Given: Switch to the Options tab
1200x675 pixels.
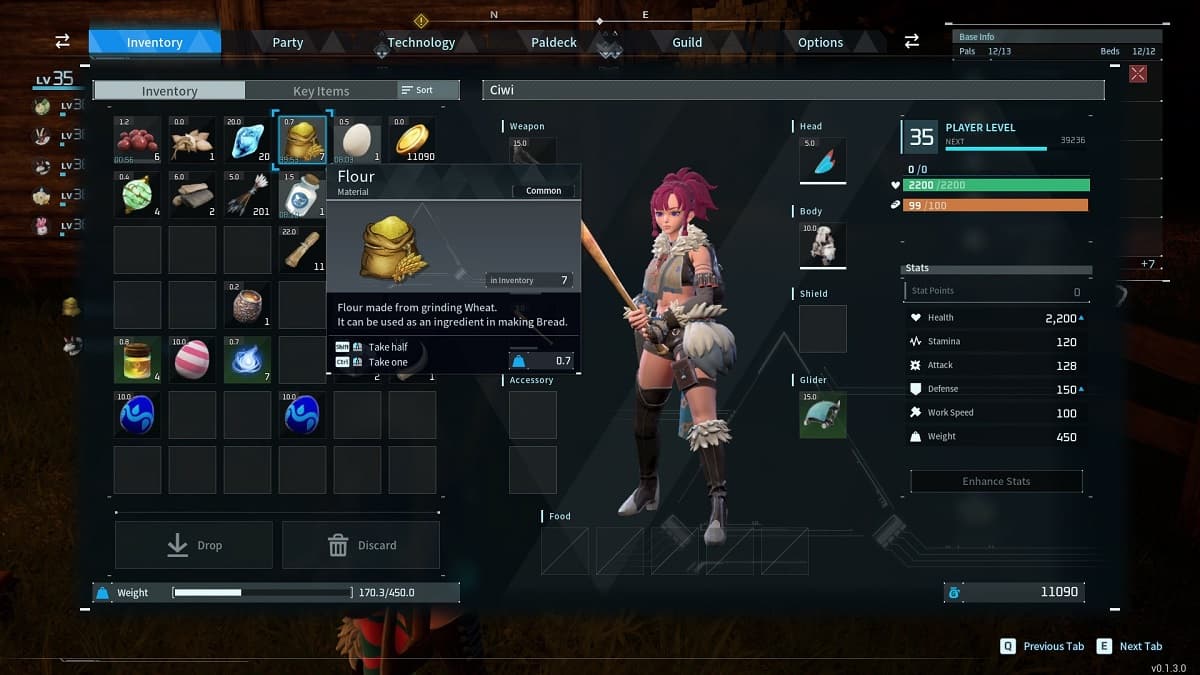Looking at the screenshot, I should point(820,43).
